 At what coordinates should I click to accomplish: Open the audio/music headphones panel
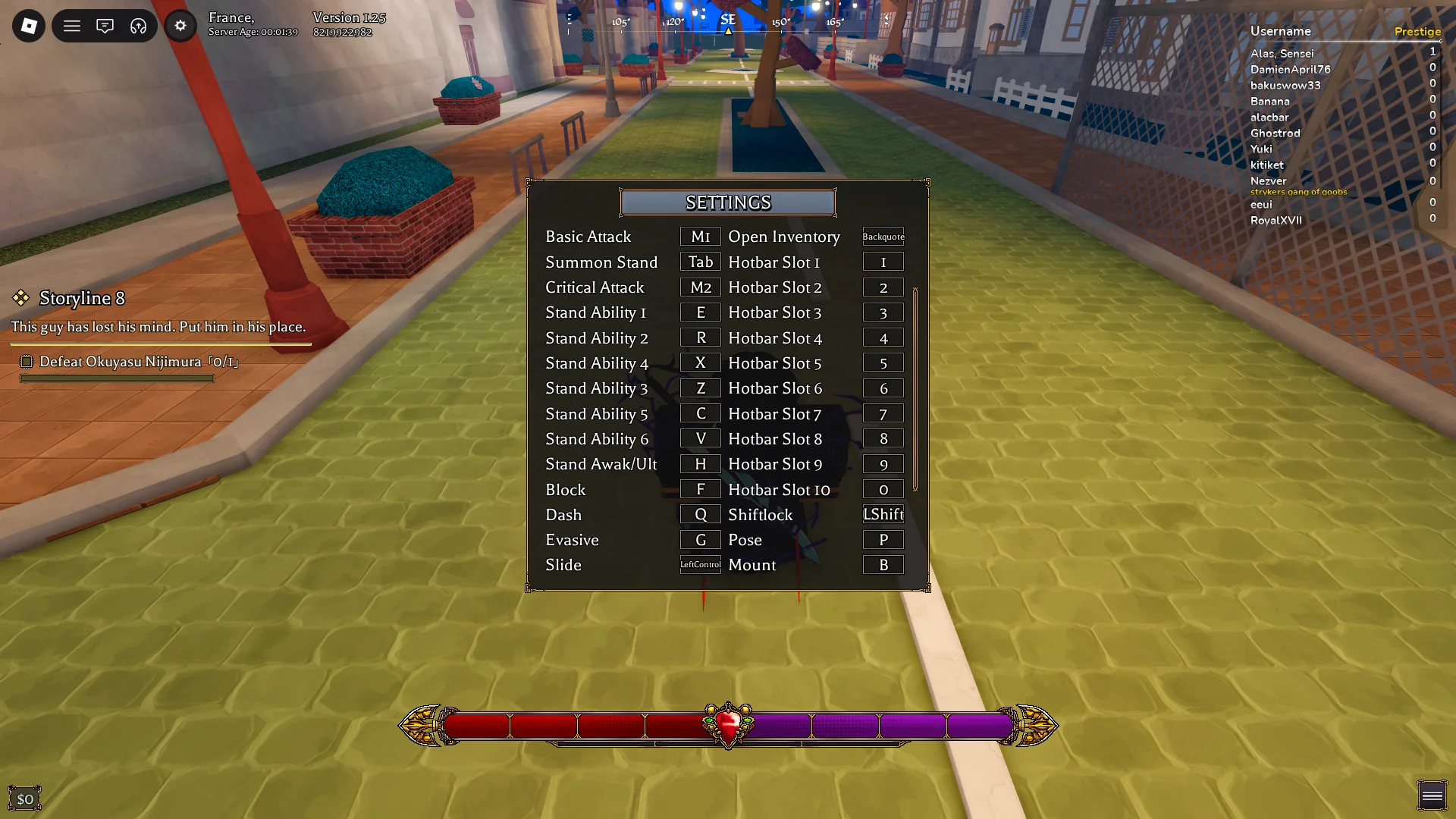137,25
